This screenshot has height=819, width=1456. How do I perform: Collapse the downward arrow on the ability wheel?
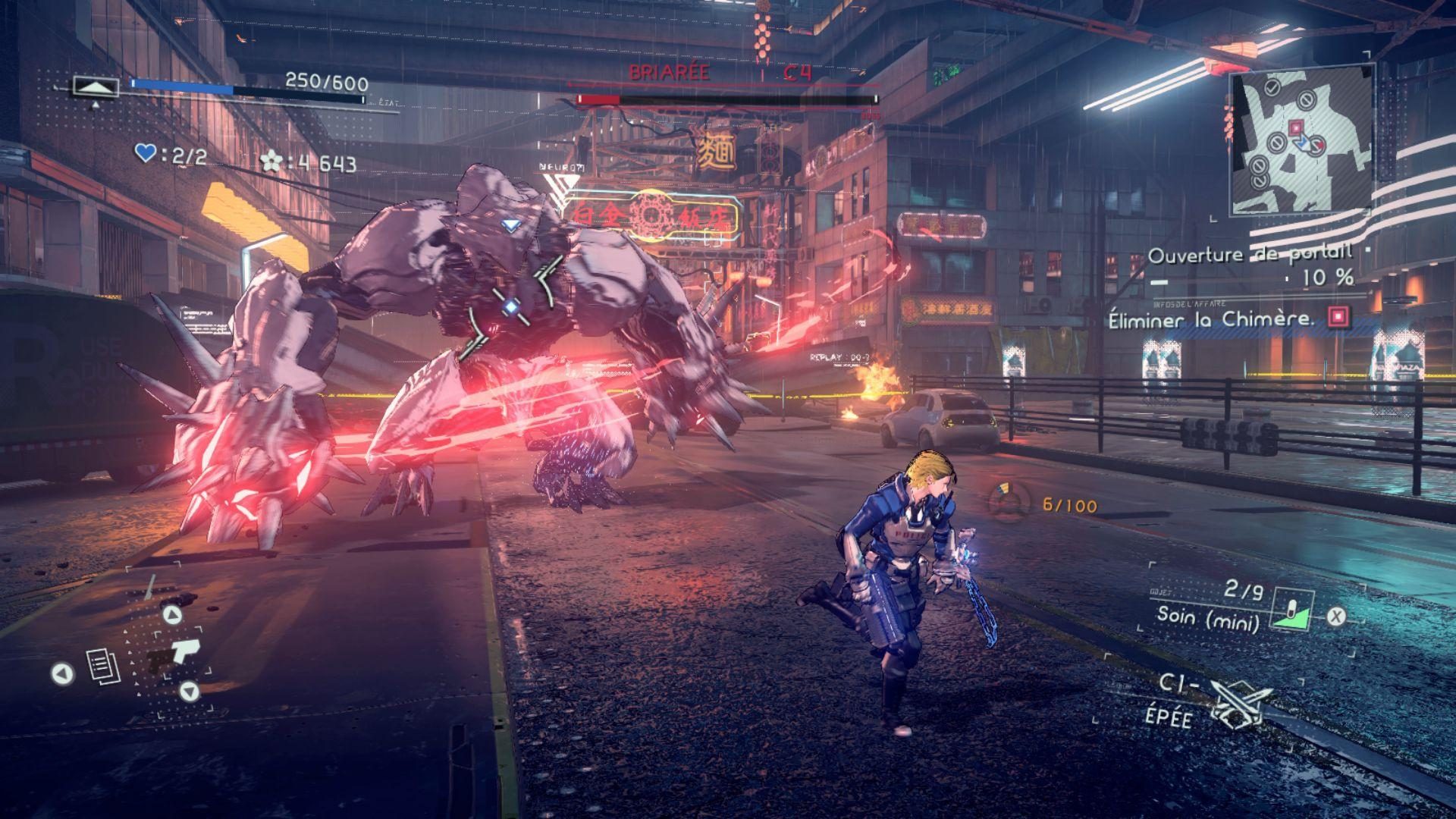pyautogui.click(x=190, y=692)
